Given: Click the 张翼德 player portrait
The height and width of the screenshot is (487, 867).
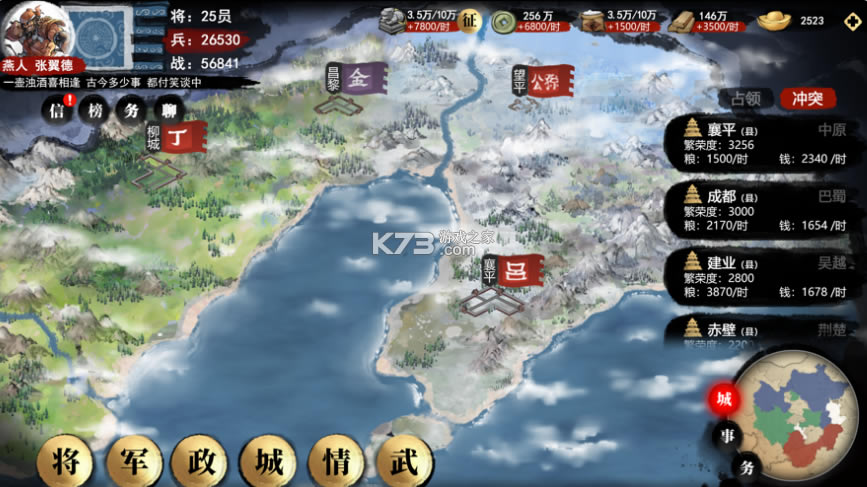Looking at the screenshot, I should [x=28, y=30].
